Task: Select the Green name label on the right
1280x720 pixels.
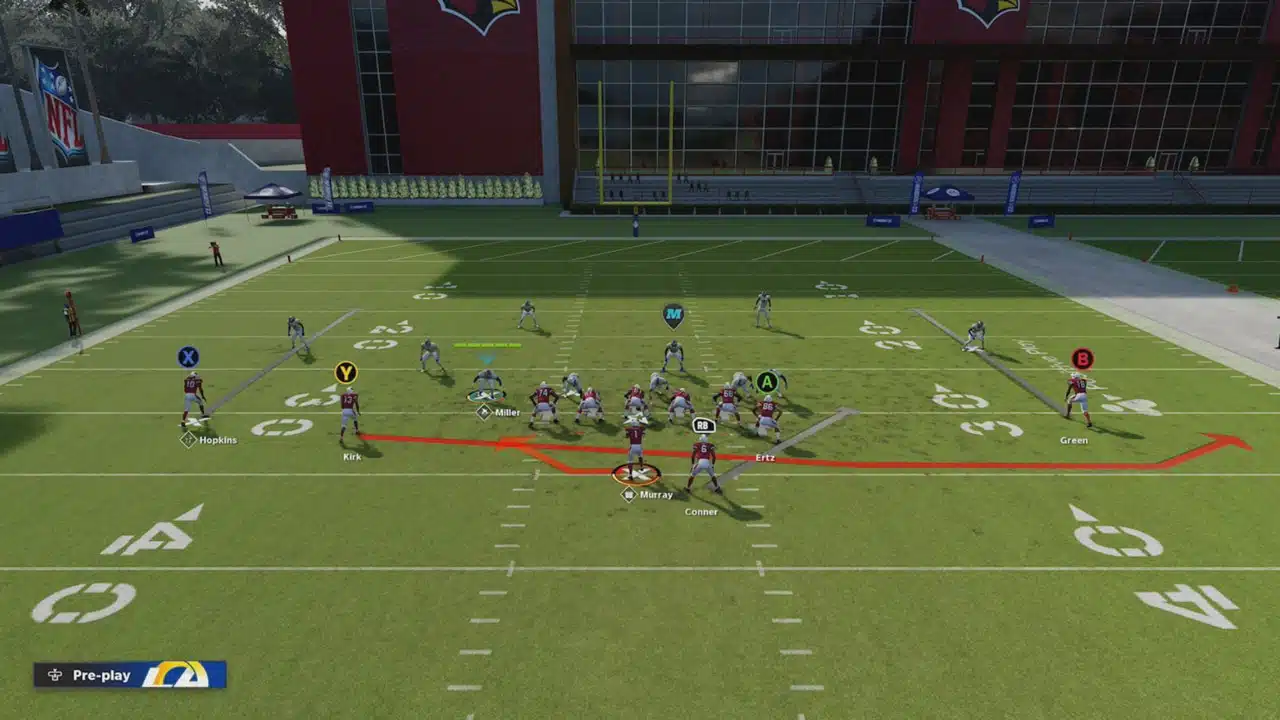Action: pos(1075,439)
